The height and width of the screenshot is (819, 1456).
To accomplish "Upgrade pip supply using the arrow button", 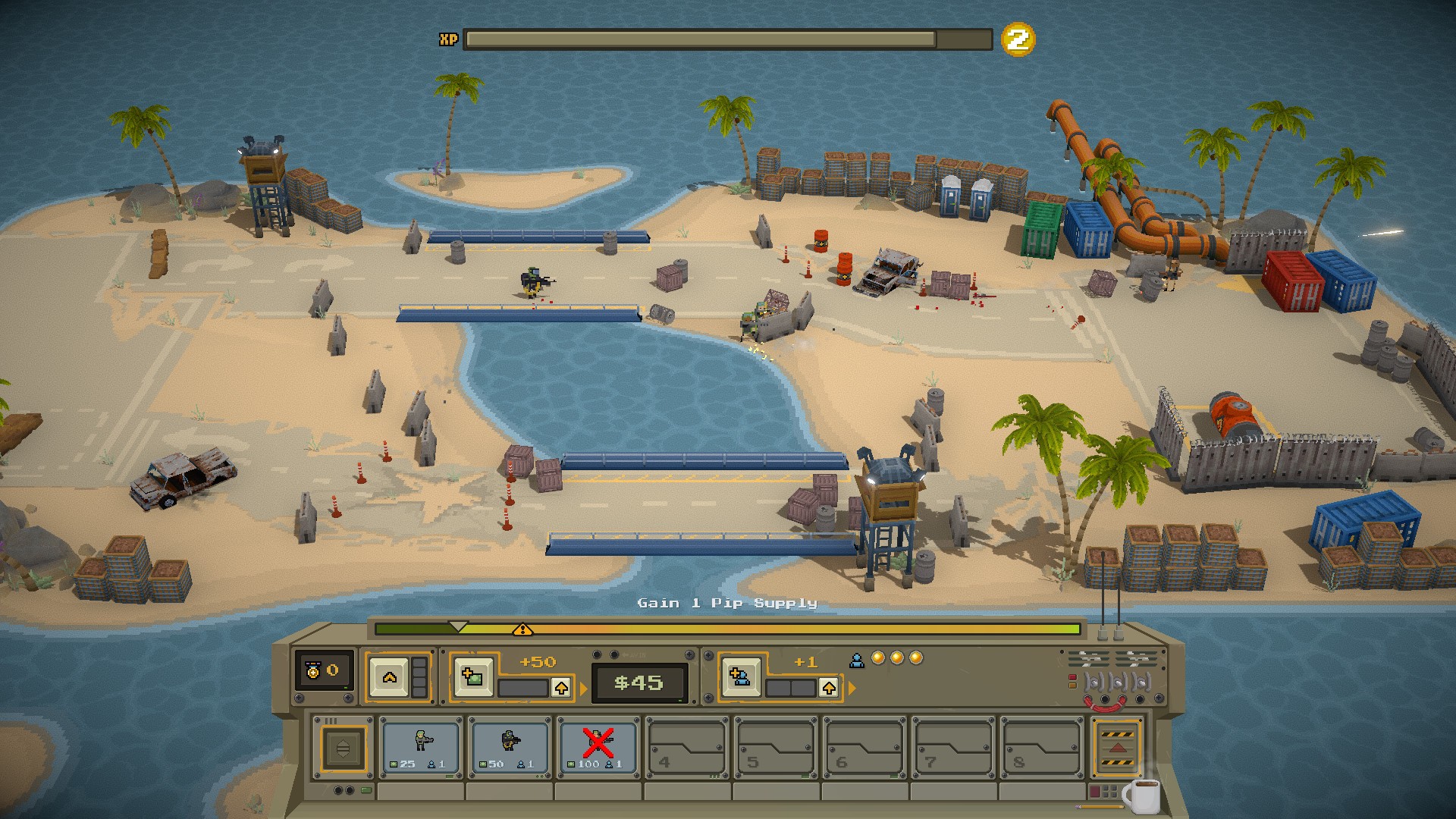I will point(829,688).
